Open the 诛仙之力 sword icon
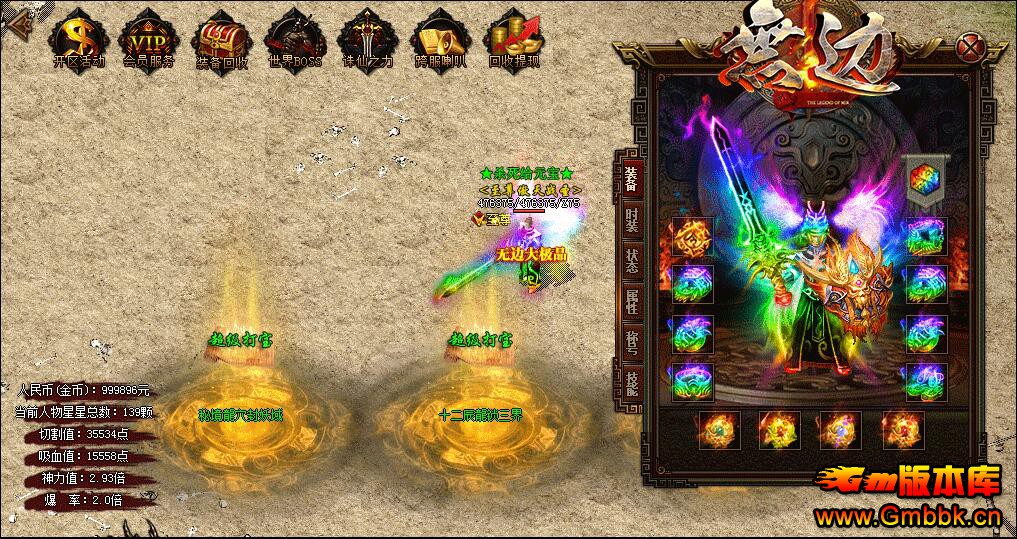The width and height of the screenshot is (1017, 539). tap(365, 38)
